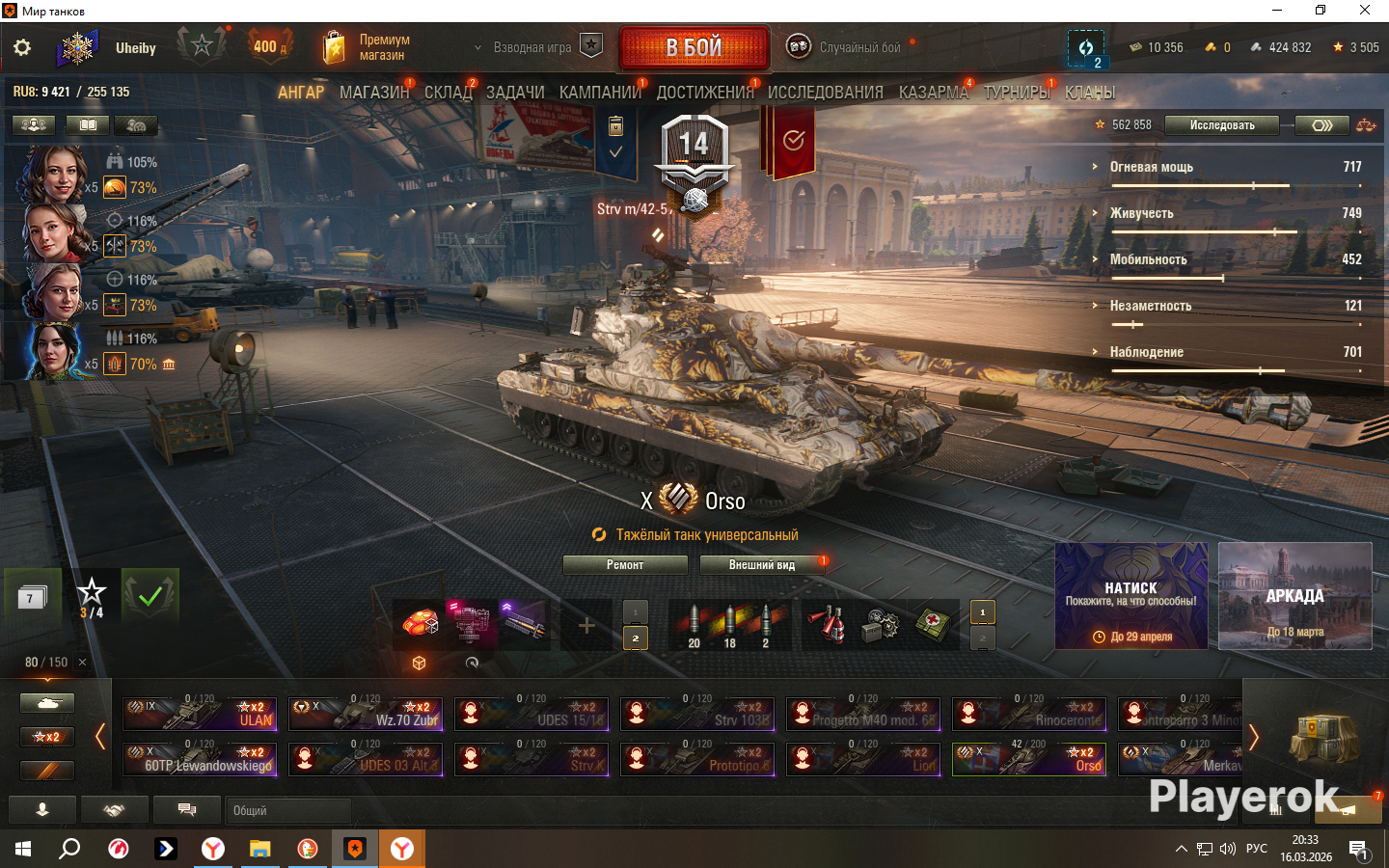Viewport: 1389px width, 868px height.
Task: Click the red В БОЙ battle button
Action: click(694, 47)
